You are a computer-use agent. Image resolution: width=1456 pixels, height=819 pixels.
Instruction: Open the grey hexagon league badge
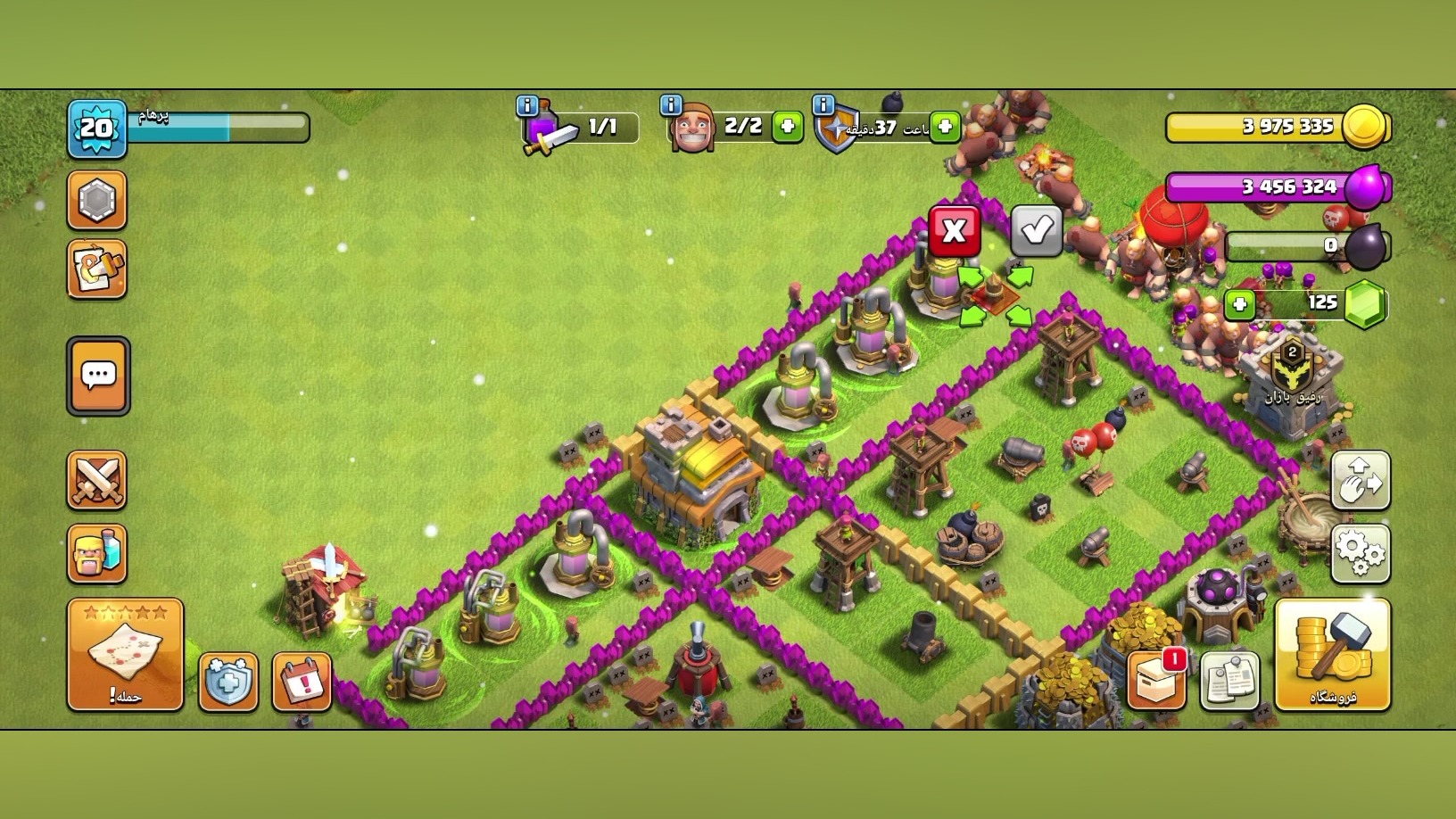[x=97, y=201]
